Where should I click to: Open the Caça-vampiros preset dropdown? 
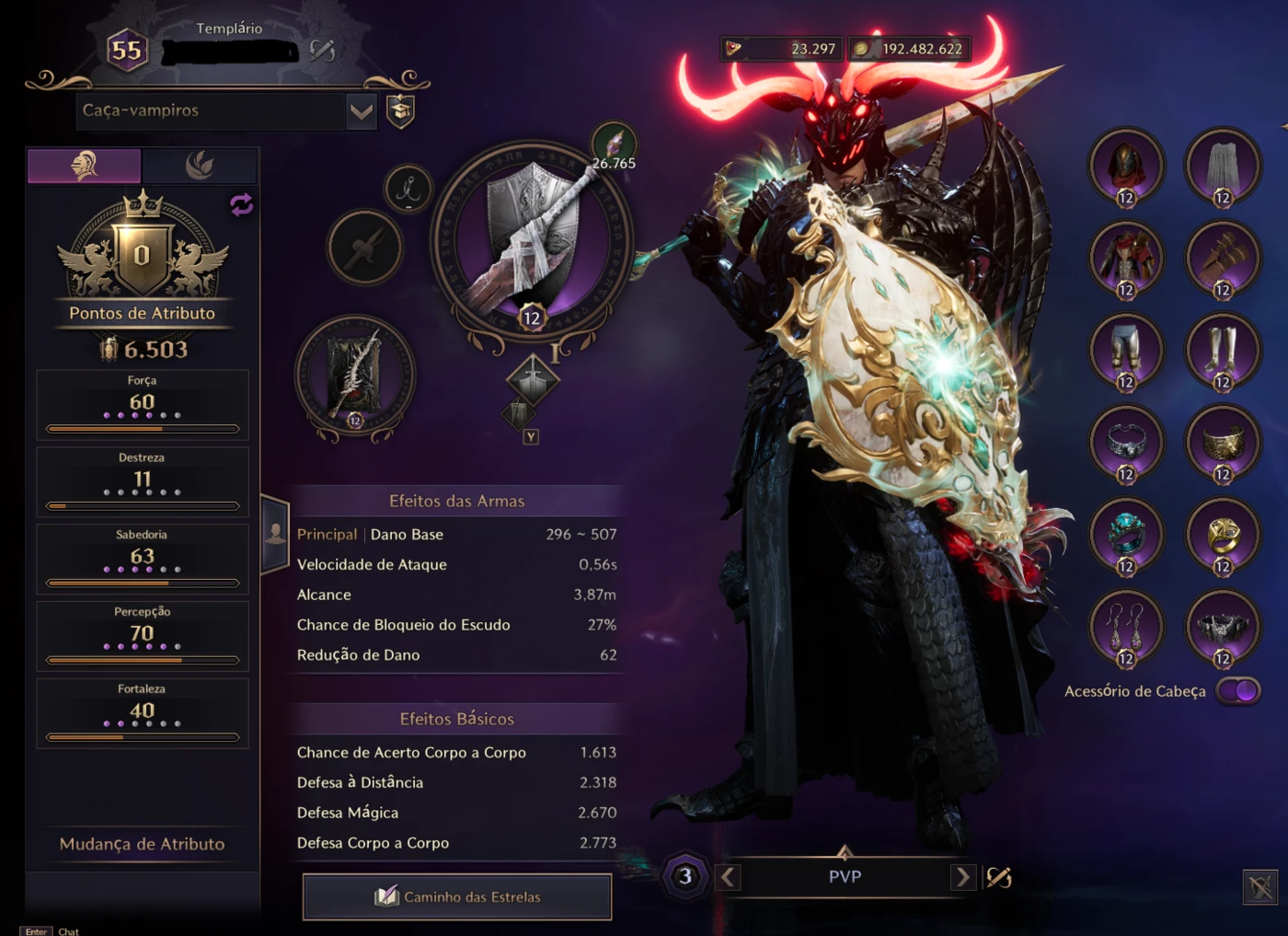coord(362,111)
